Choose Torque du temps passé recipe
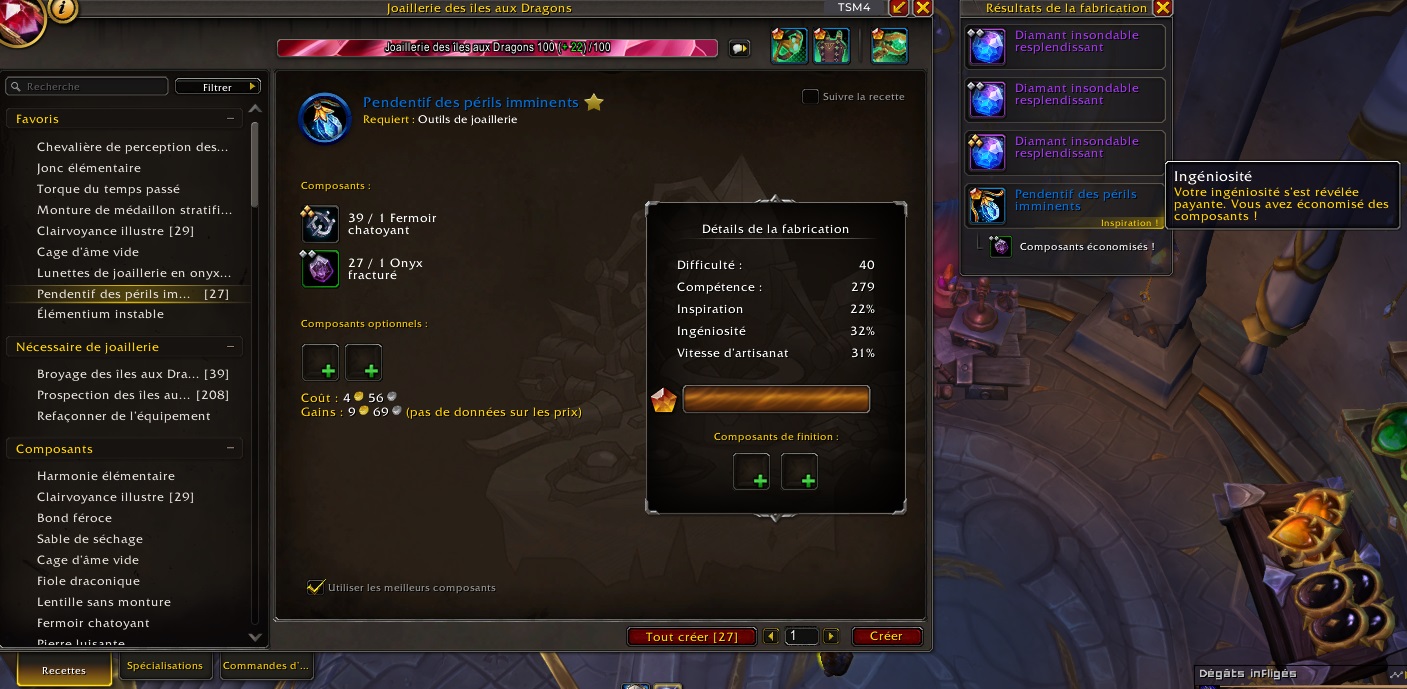 click(108, 189)
